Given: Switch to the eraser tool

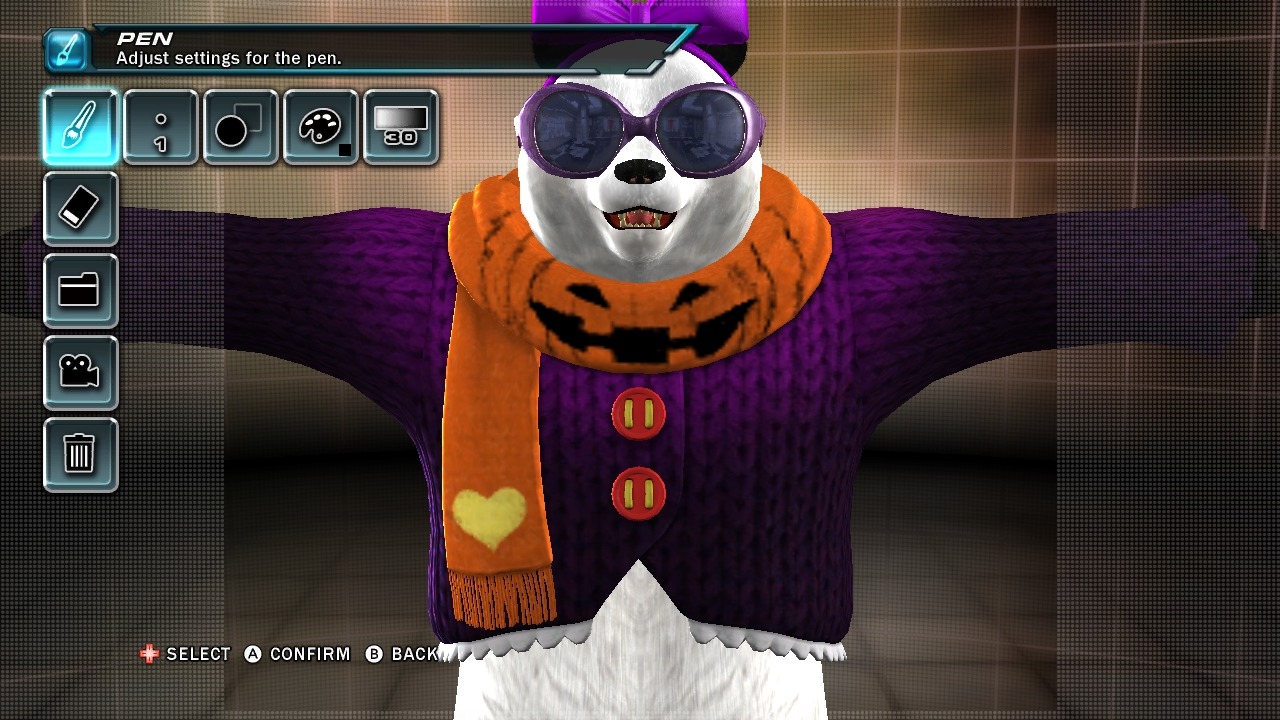Looking at the screenshot, I should [x=80, y=209].
